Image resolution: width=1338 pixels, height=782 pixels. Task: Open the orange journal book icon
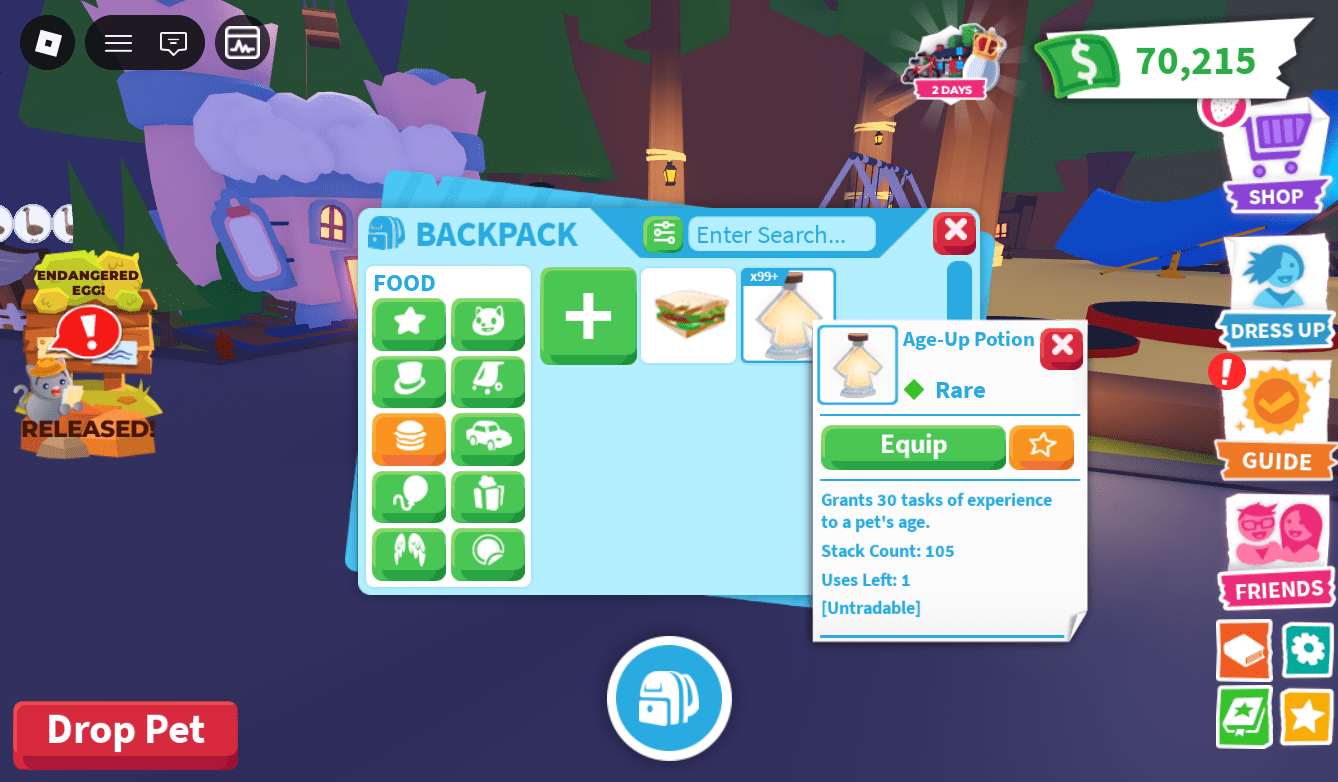pyautogui.click(x=1243, y=651)
